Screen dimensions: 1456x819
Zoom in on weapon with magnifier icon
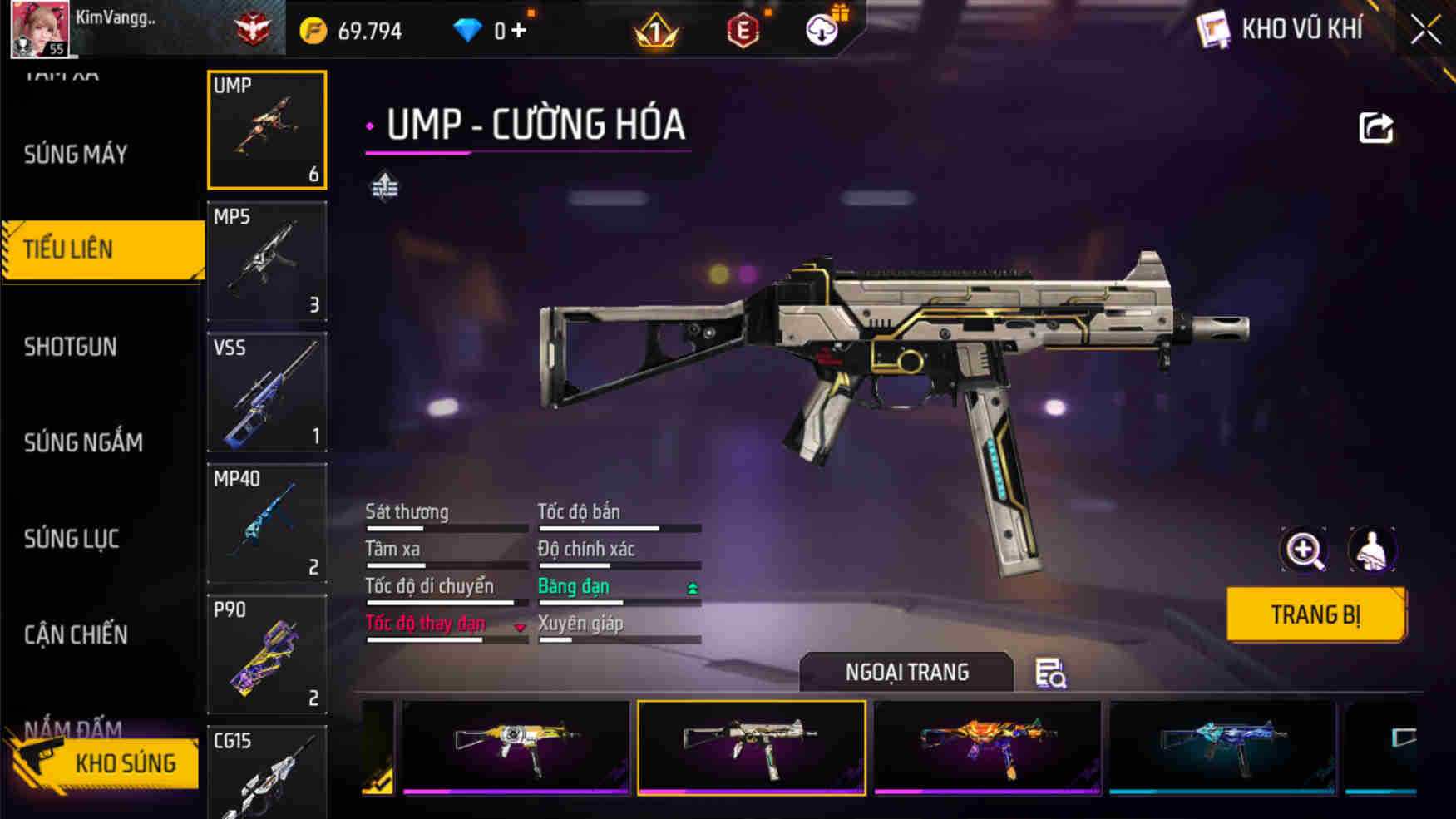tap(1304, 550)
